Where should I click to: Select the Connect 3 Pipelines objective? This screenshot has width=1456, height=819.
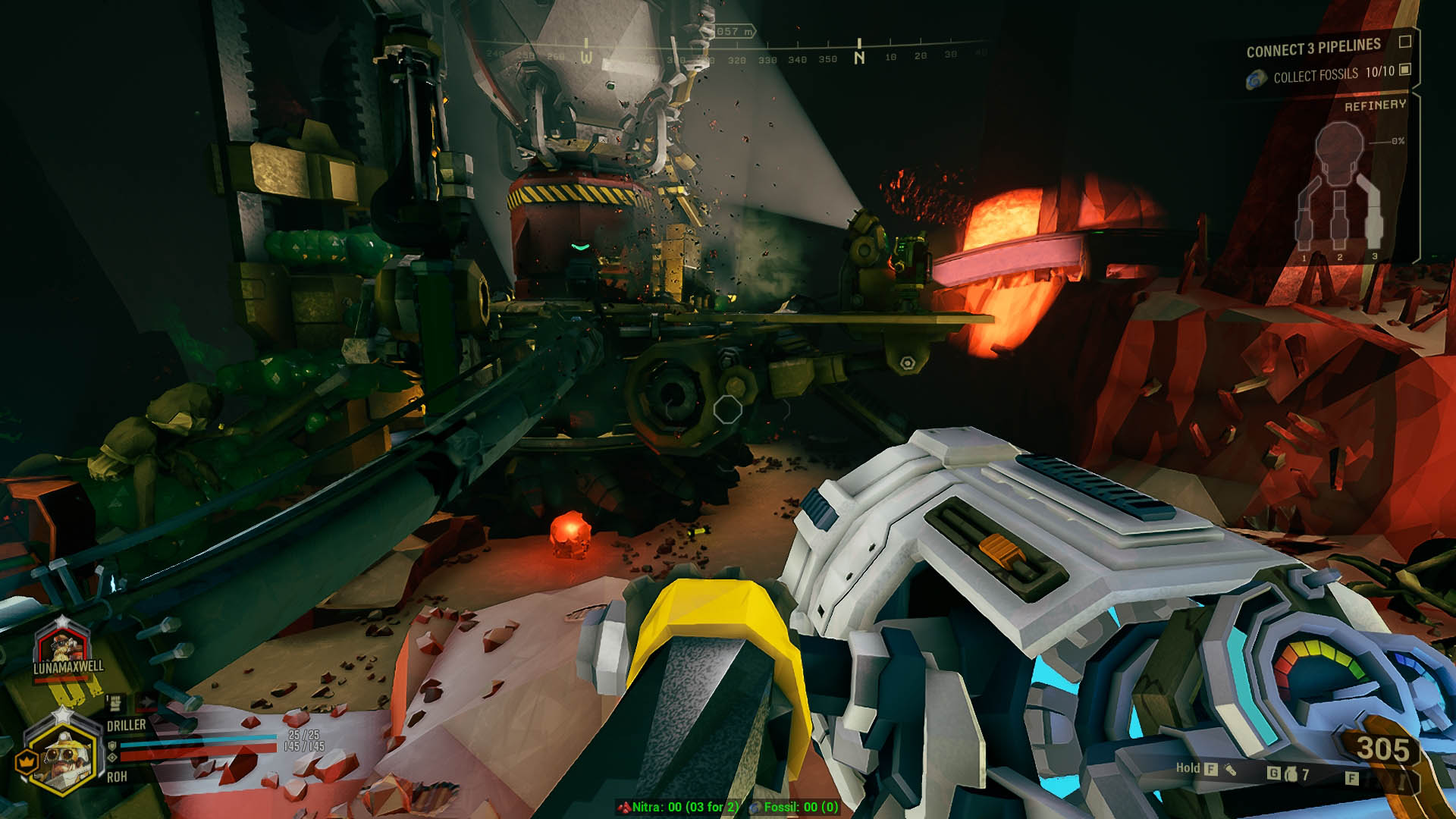1313,49
